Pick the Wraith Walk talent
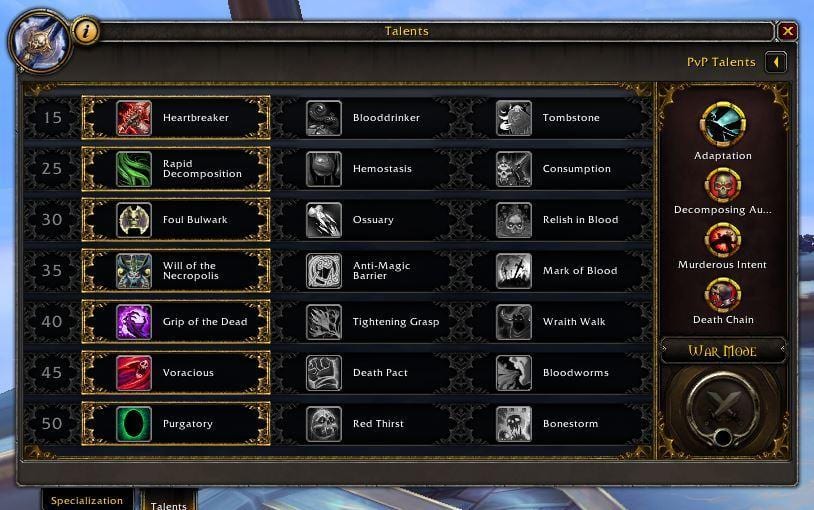Image resolution: width=814 pixels, height=510 pixels. click(x=556, y=322)
